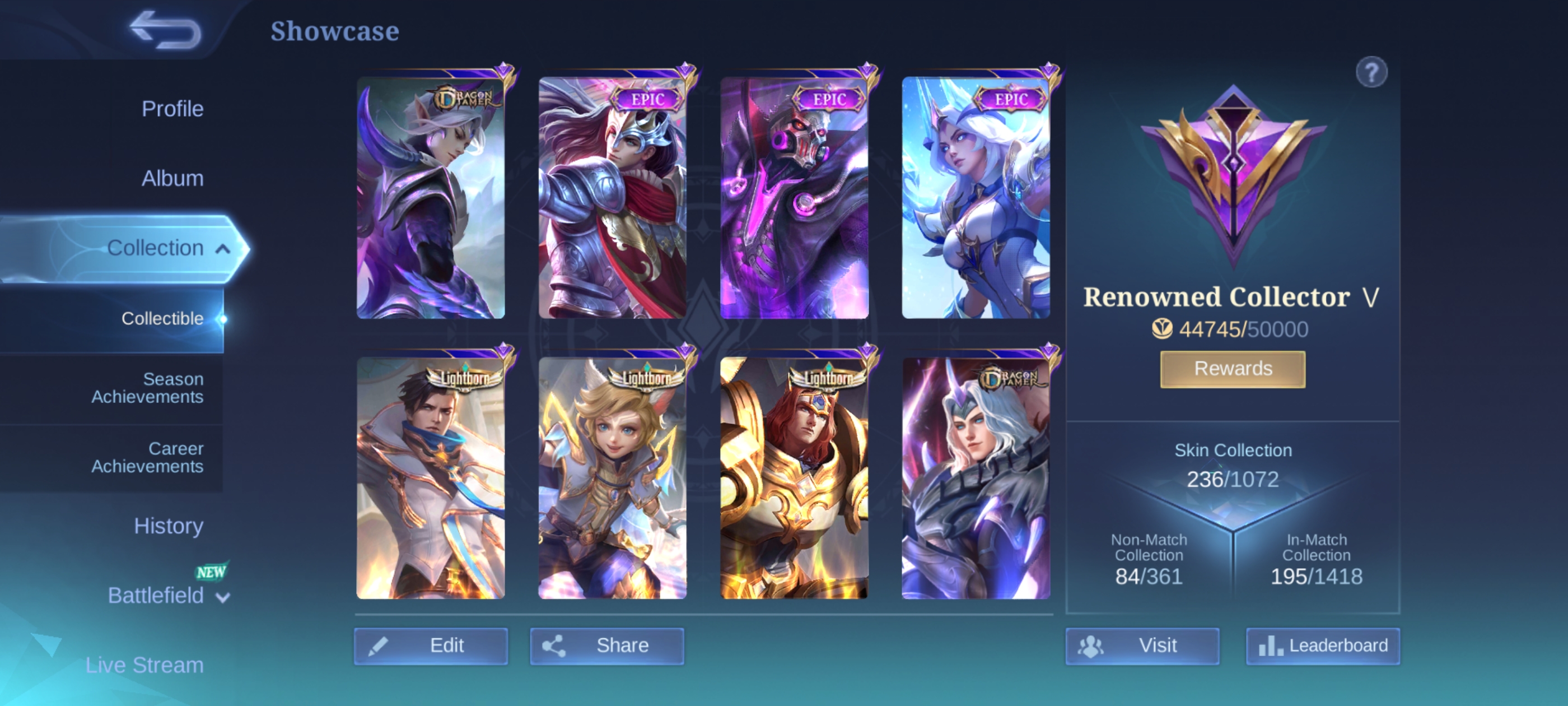The height and width of the screenshot is (706, 1568).
Task: Open the collector Leaderboard
Action: [1323, 645]
